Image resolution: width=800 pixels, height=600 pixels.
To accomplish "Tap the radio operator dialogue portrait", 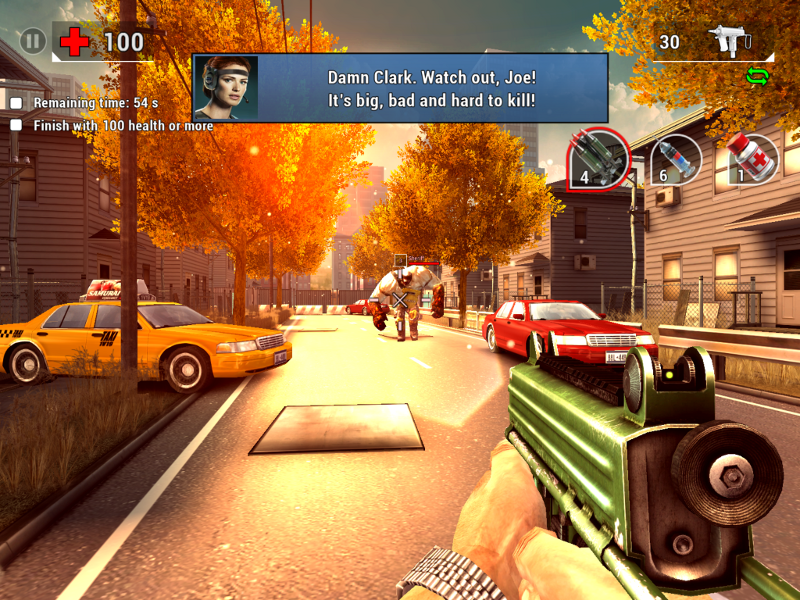I will 226,88.
